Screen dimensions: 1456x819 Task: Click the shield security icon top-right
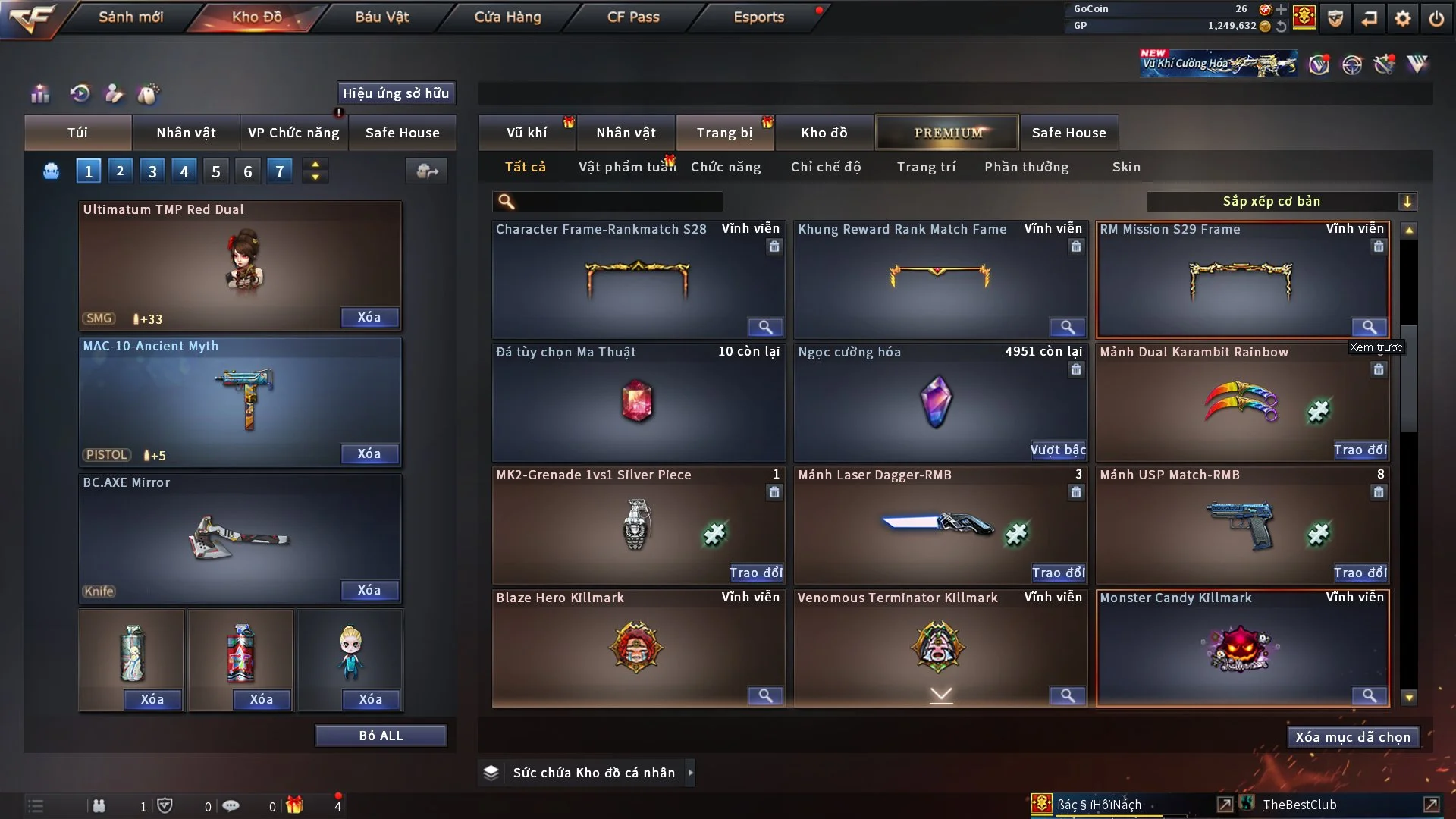[x=1335, y=18]
